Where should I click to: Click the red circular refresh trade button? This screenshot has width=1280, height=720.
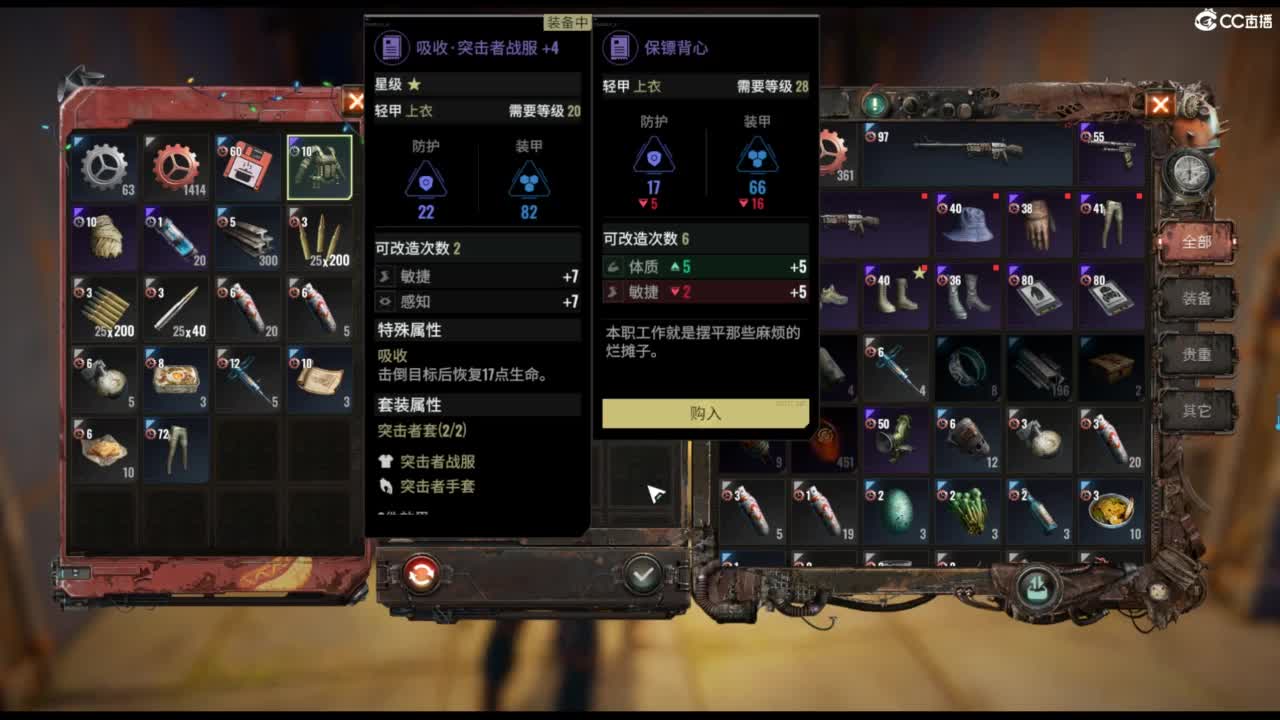pyautogui.click(x=421, y=575)
